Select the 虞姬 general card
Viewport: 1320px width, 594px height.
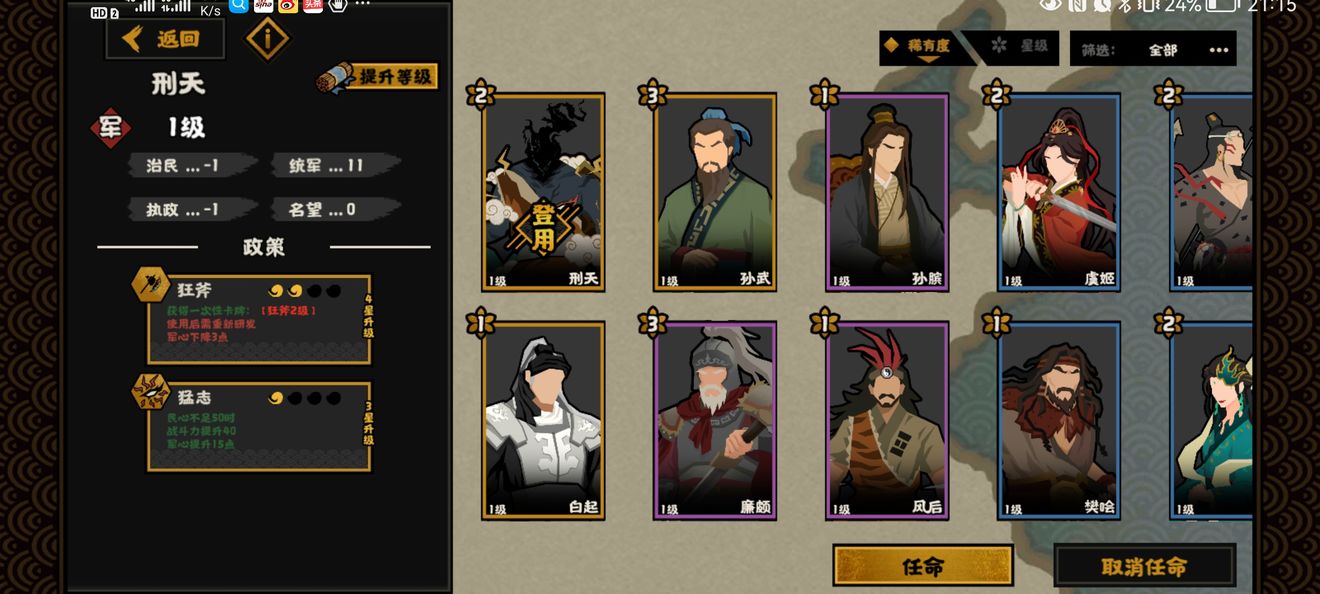point(1058,193)
